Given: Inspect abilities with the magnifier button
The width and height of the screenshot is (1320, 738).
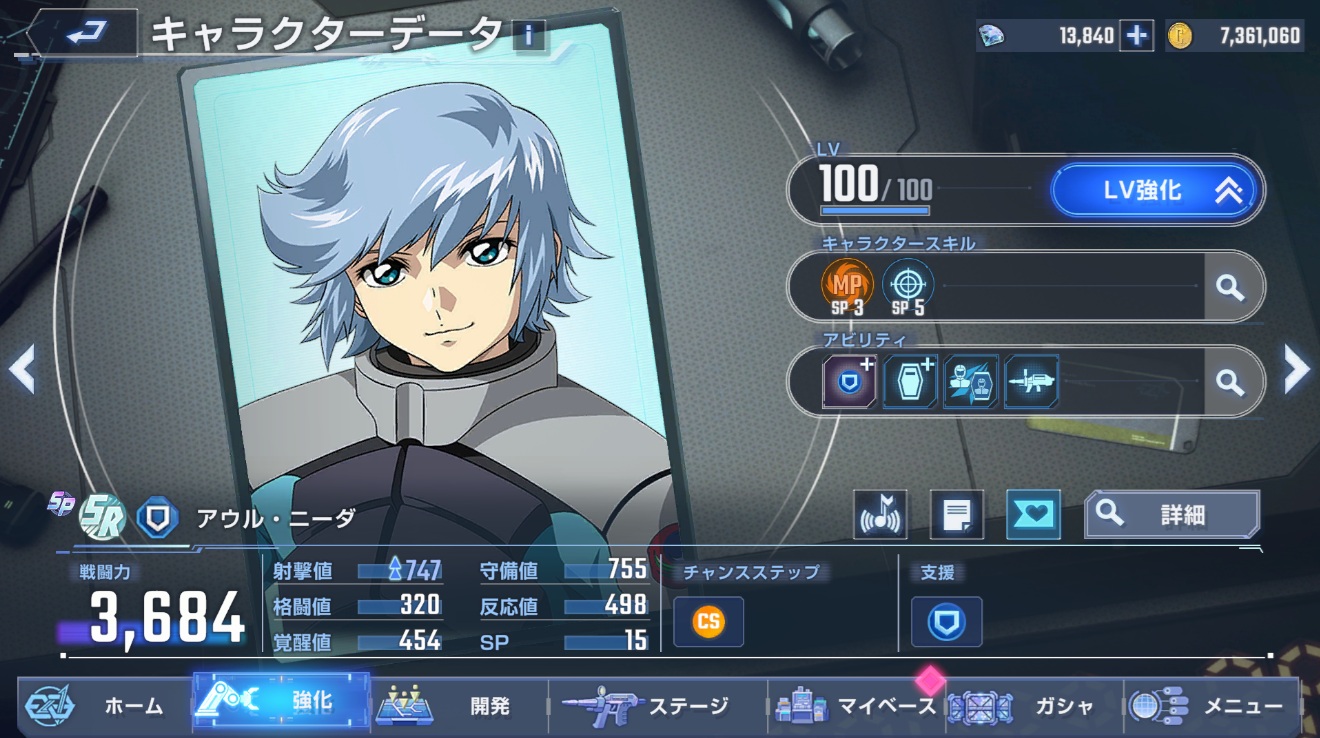Looking at the screenshot, I should (x=1229, y=382).
